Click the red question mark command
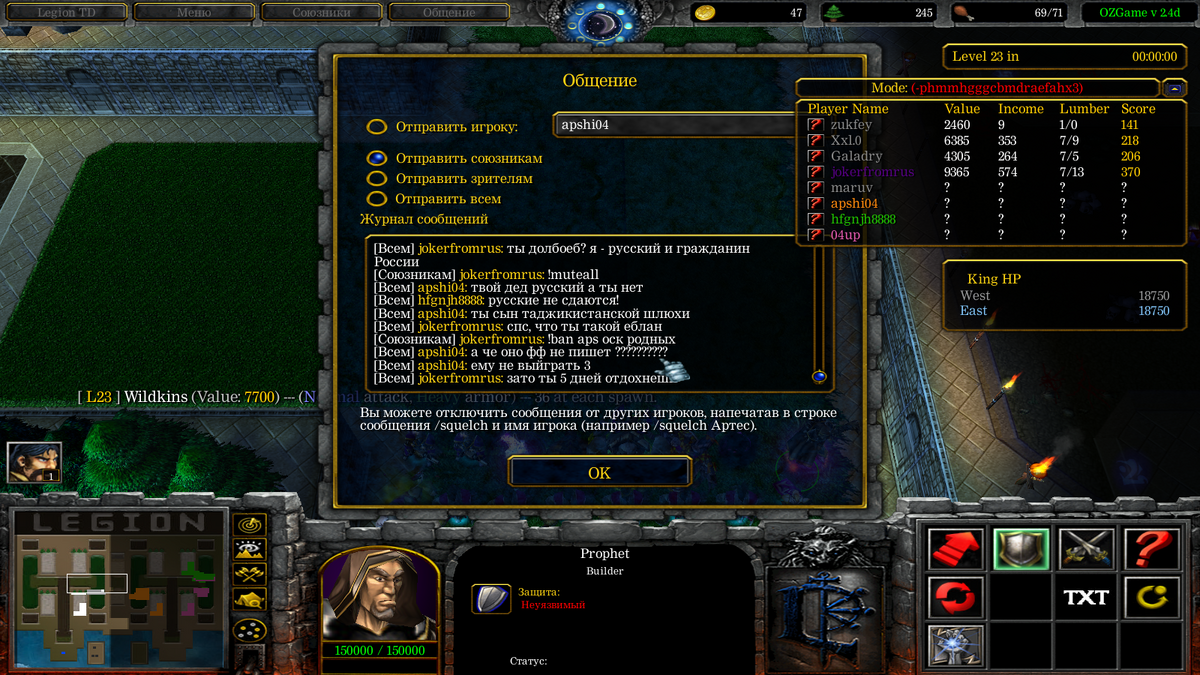The height and width of the screenshot is (675, 1200). (1152, 549)
